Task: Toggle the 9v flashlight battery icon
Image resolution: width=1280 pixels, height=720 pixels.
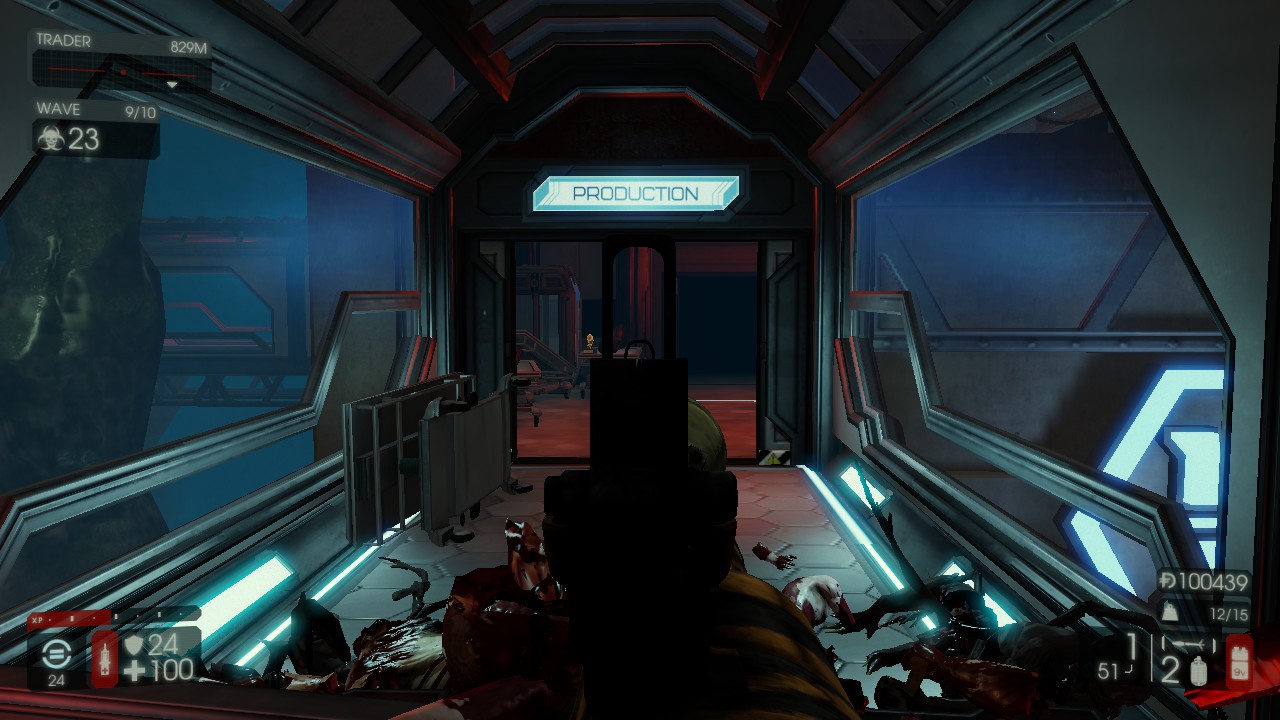Action: [1238, 660]
